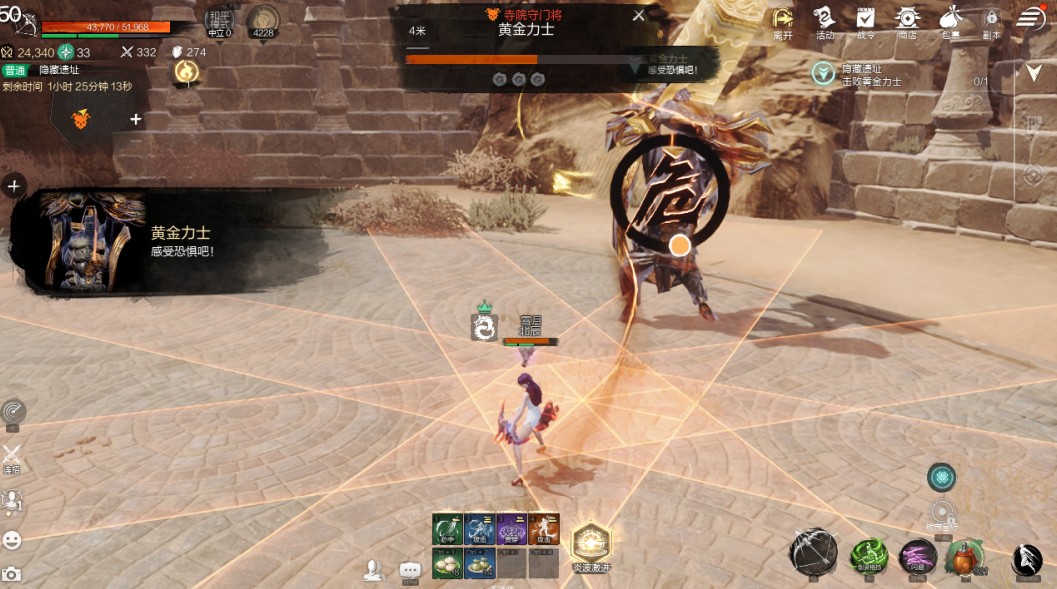Use the 闪避 purple dodge skill
Image resolution: width=1057 pixels, height=589 pixels.
pyautogui.click(x=918, y=556)
